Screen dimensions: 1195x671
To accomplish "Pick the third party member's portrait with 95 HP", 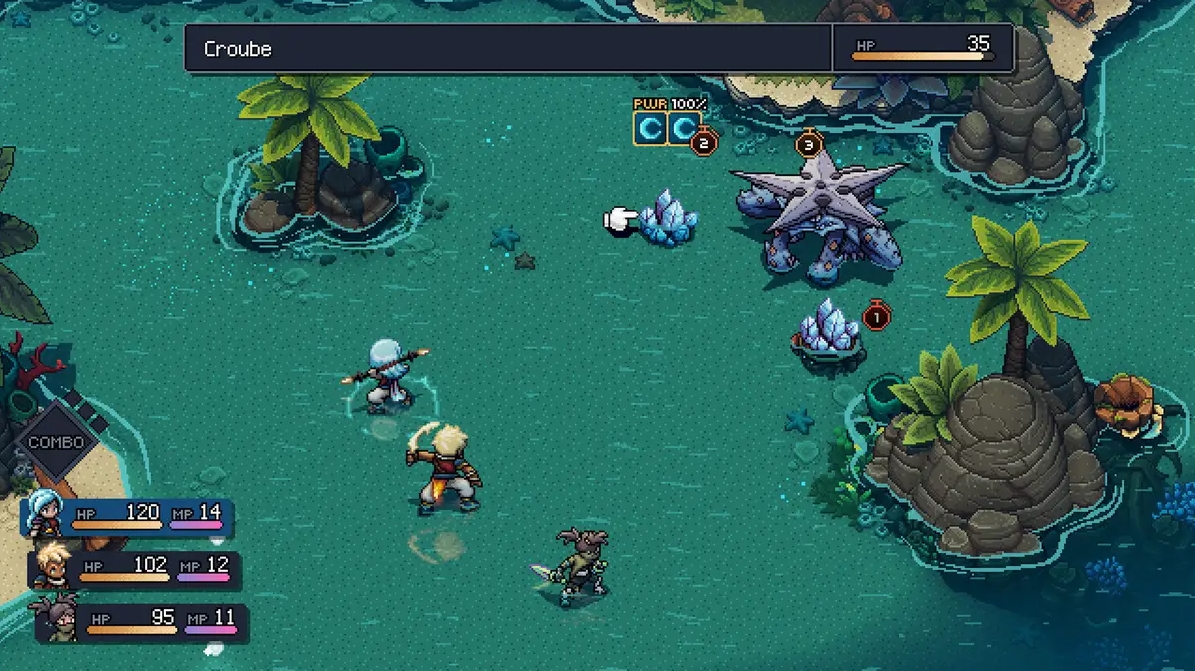I will [58, 619].
